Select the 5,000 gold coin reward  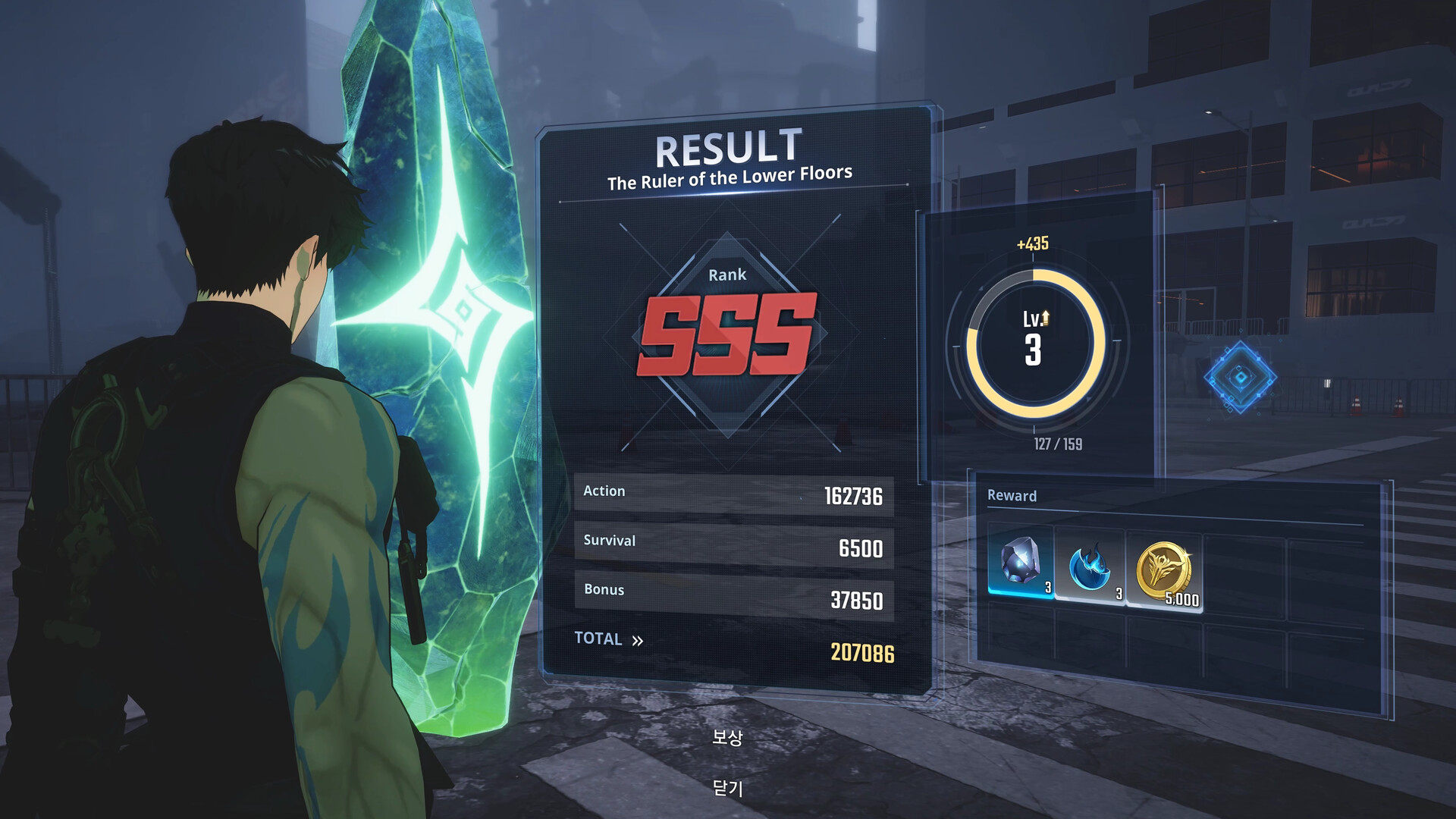[1164, 569]
